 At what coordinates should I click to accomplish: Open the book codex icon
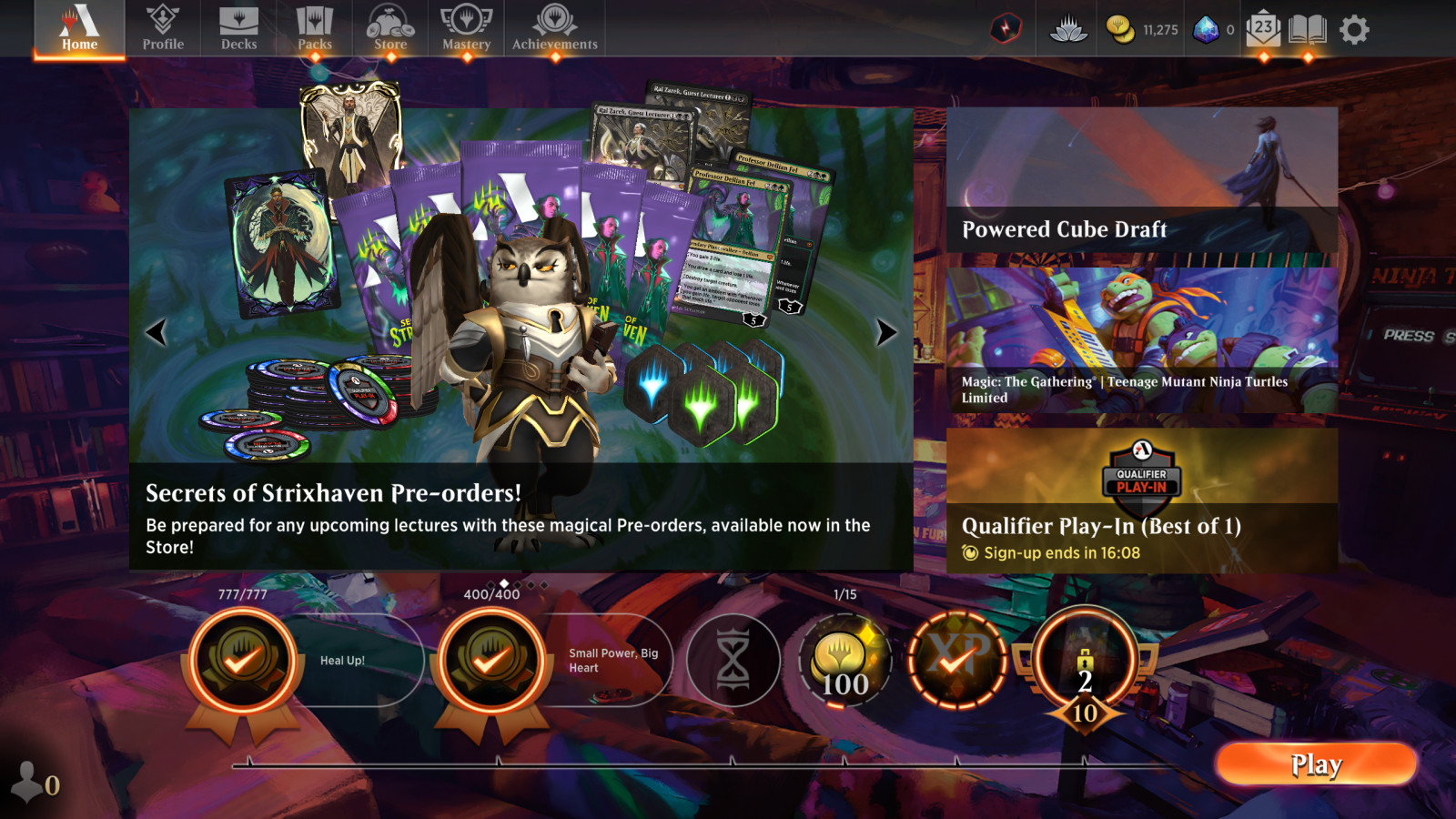click(x=1308, y=29)
